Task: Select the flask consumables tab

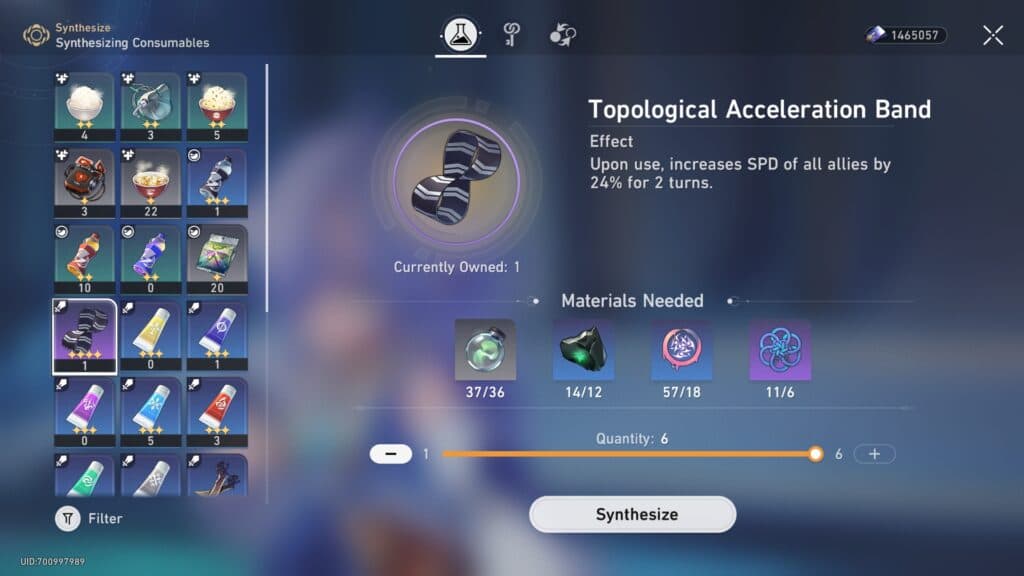Action: coord(460,36)
